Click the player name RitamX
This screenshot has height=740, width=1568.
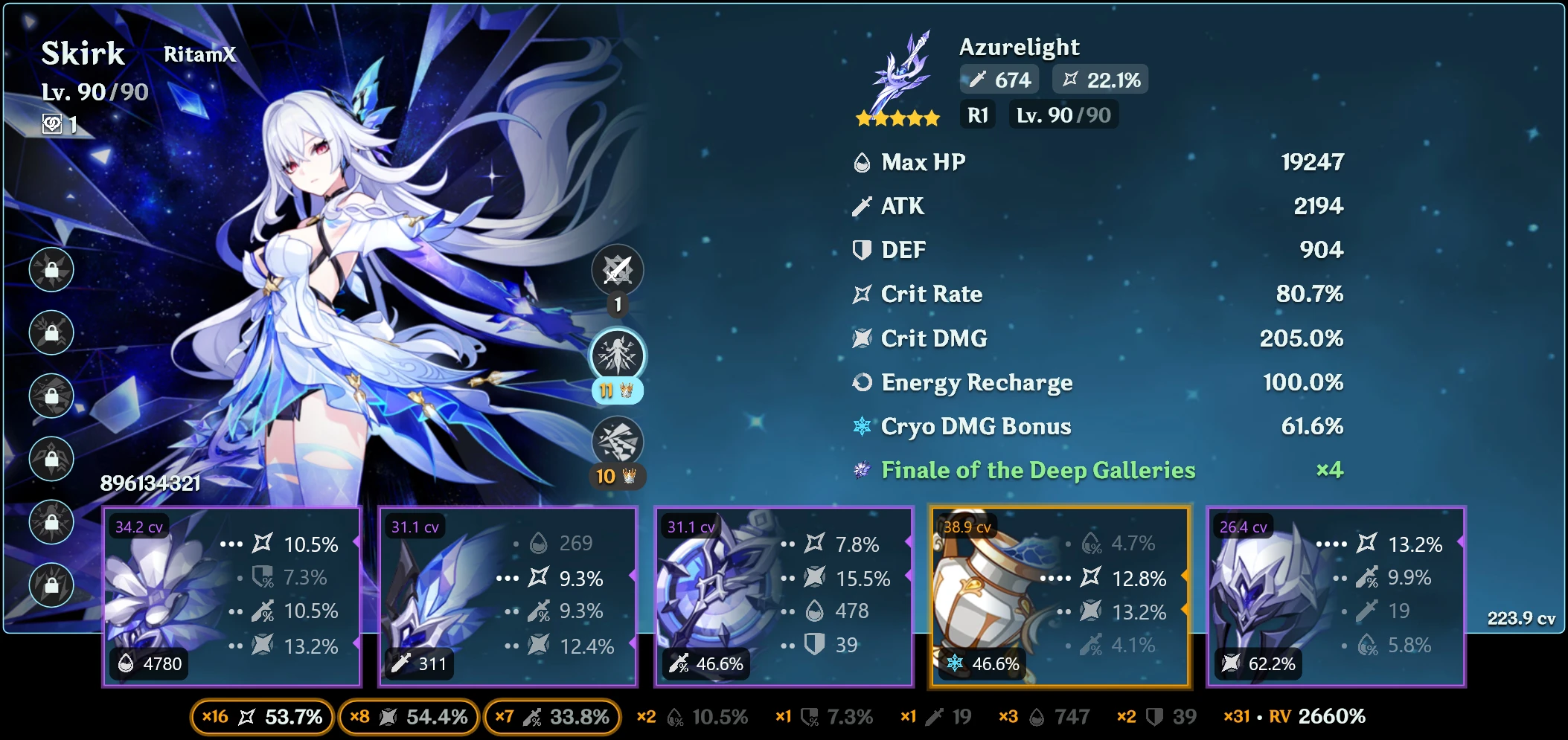tap(199, 54)
